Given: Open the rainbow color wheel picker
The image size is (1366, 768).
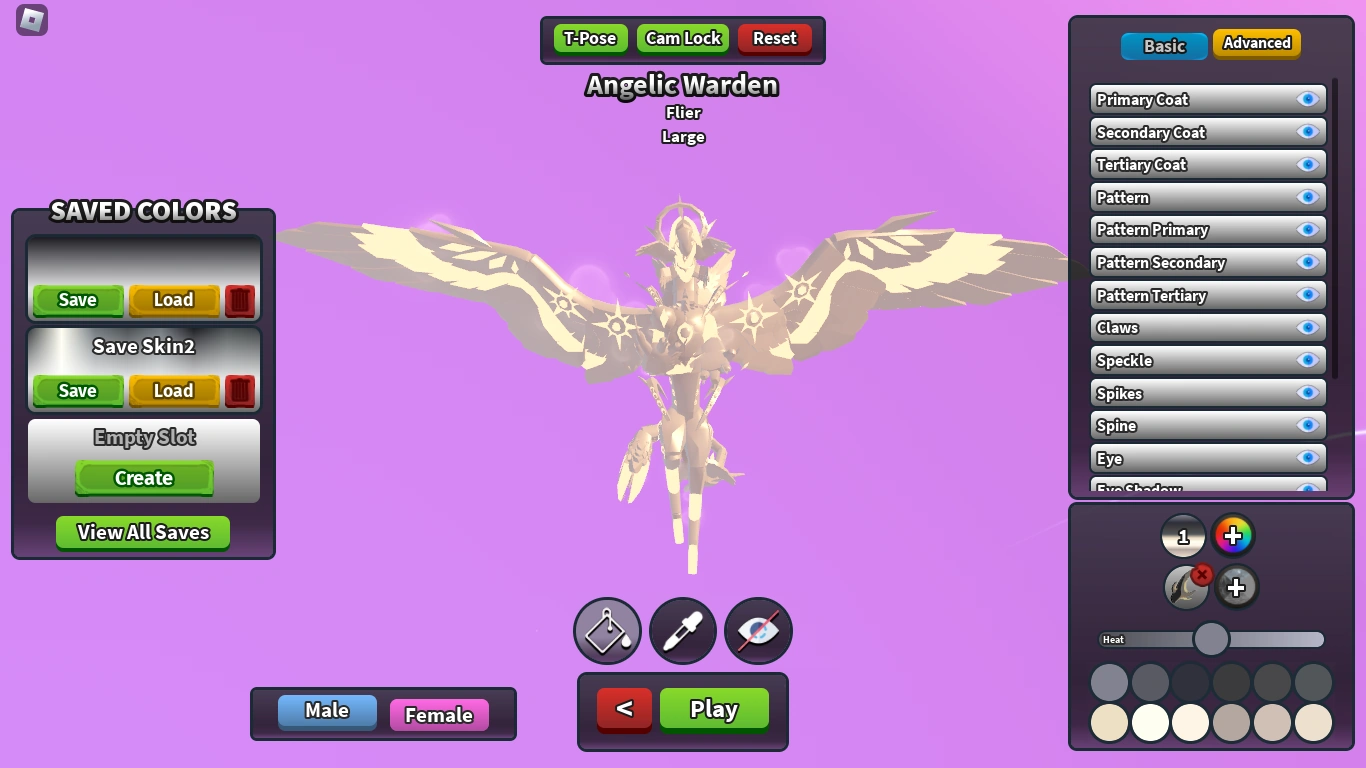Looking at the screenshot, I should coord(1234,535).
